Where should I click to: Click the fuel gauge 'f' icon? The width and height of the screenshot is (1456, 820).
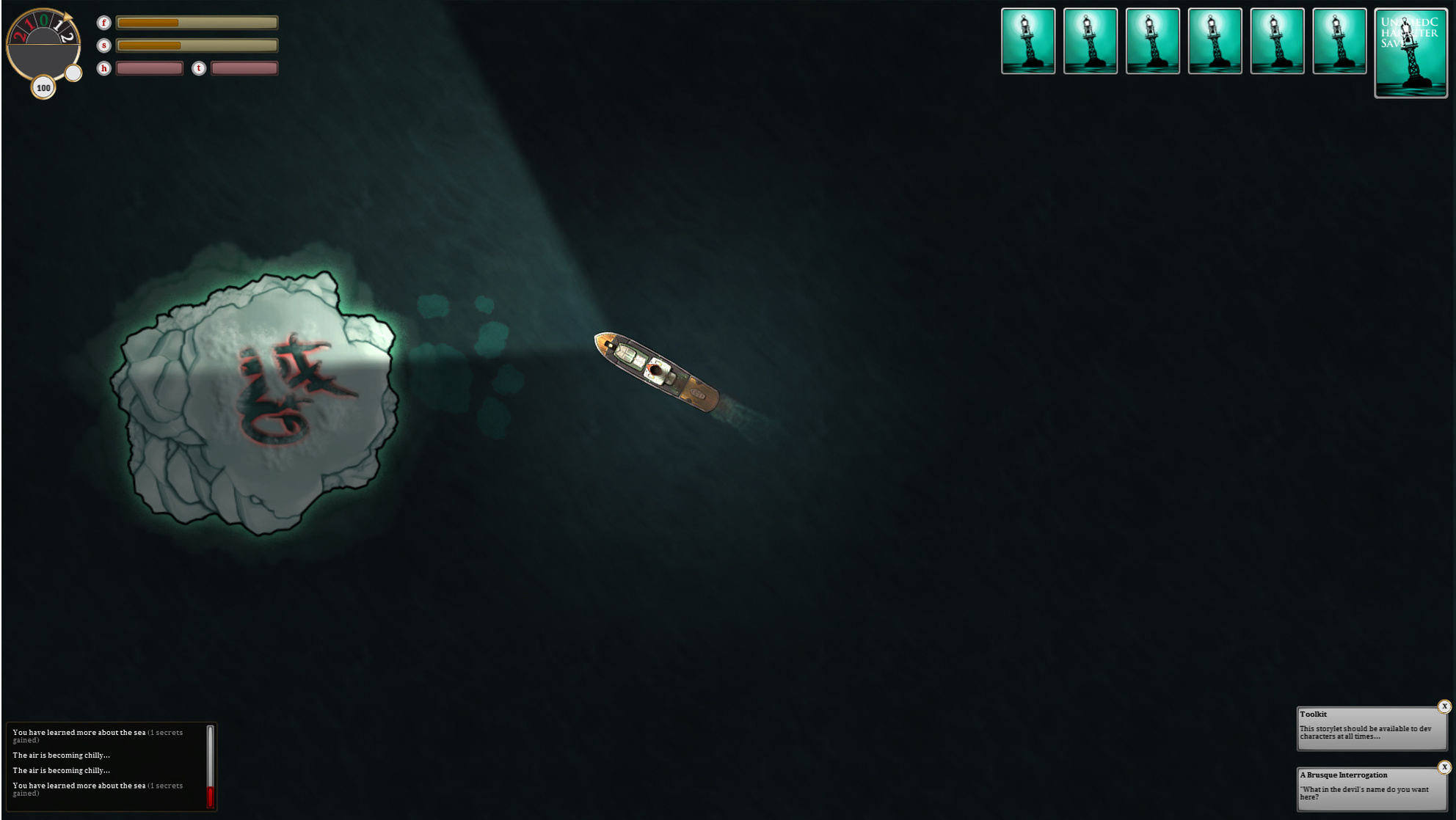click(x=105, y=23)
